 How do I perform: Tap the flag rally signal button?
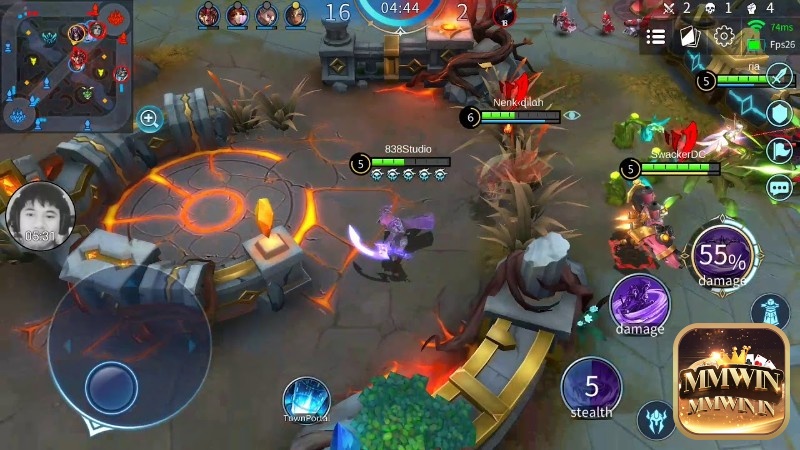(x=780, y=151)
